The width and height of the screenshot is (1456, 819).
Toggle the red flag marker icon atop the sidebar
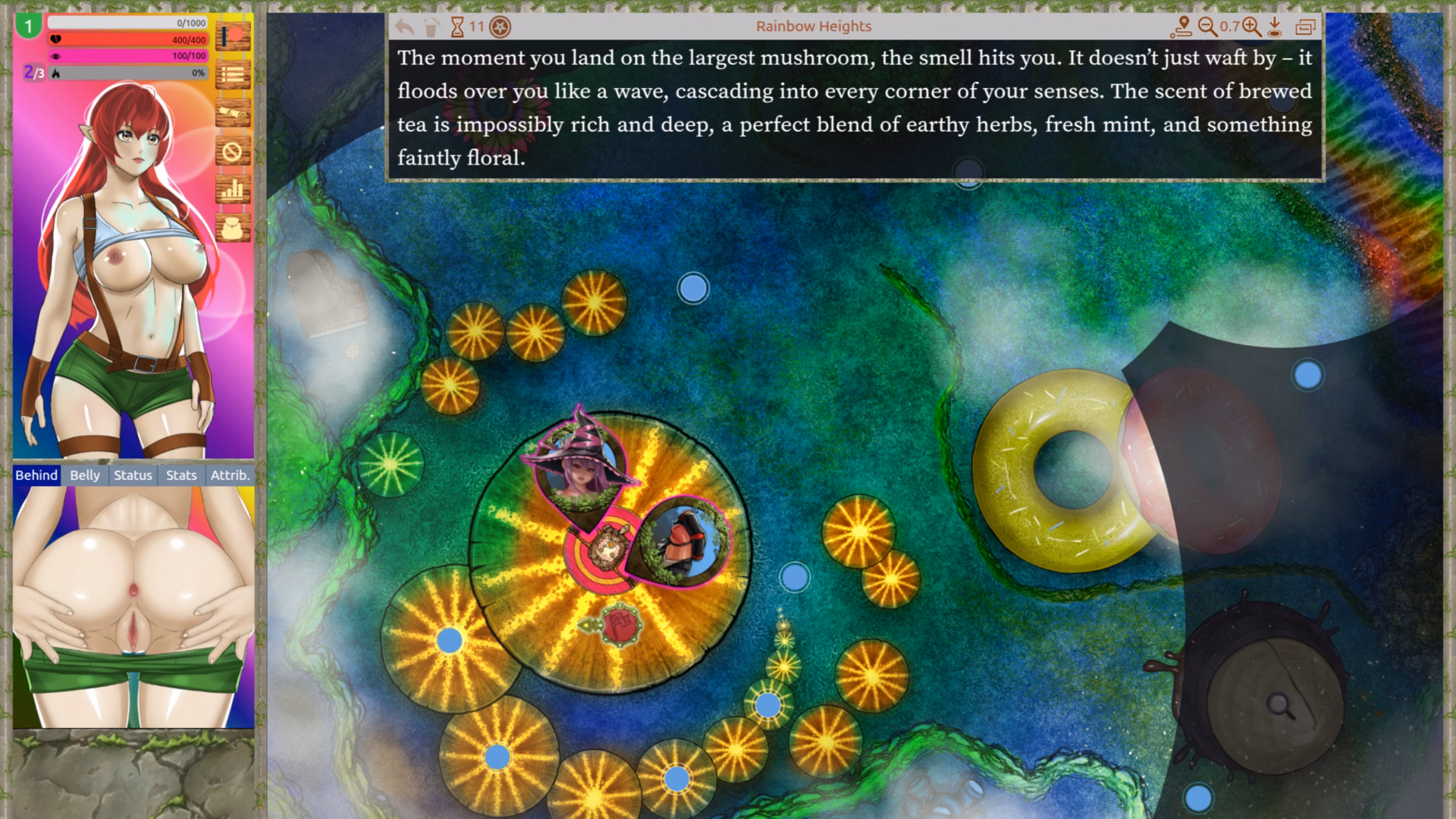(x=234, y=35)
